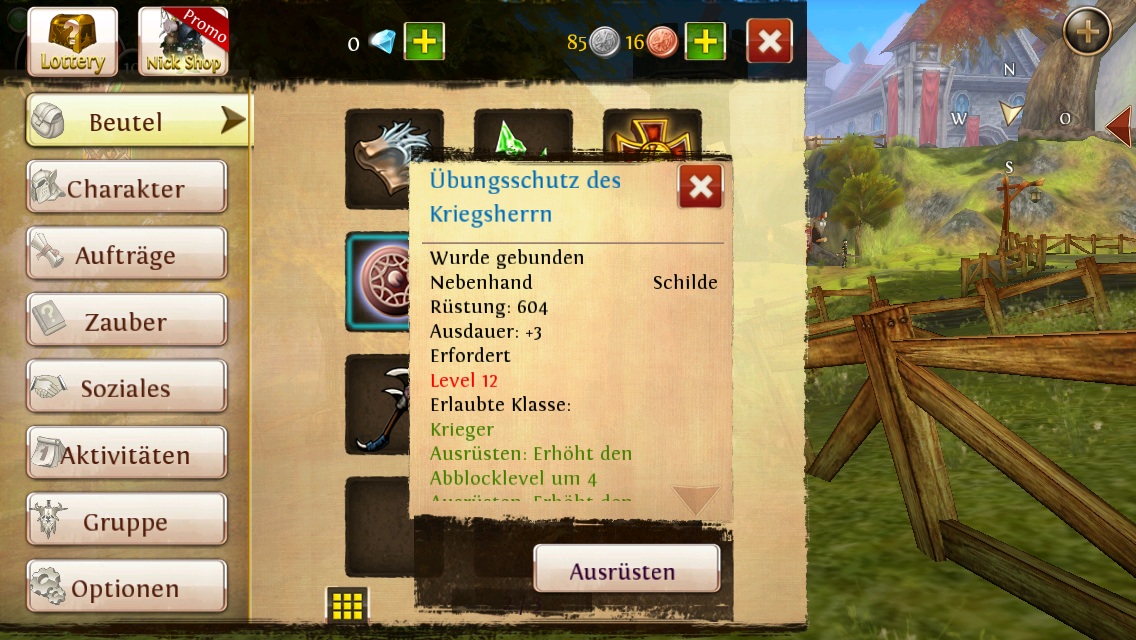The height and width of the screenshot is (640, 1136).
Task: Open the Nick Shop promo
Action: pos(182,42)
